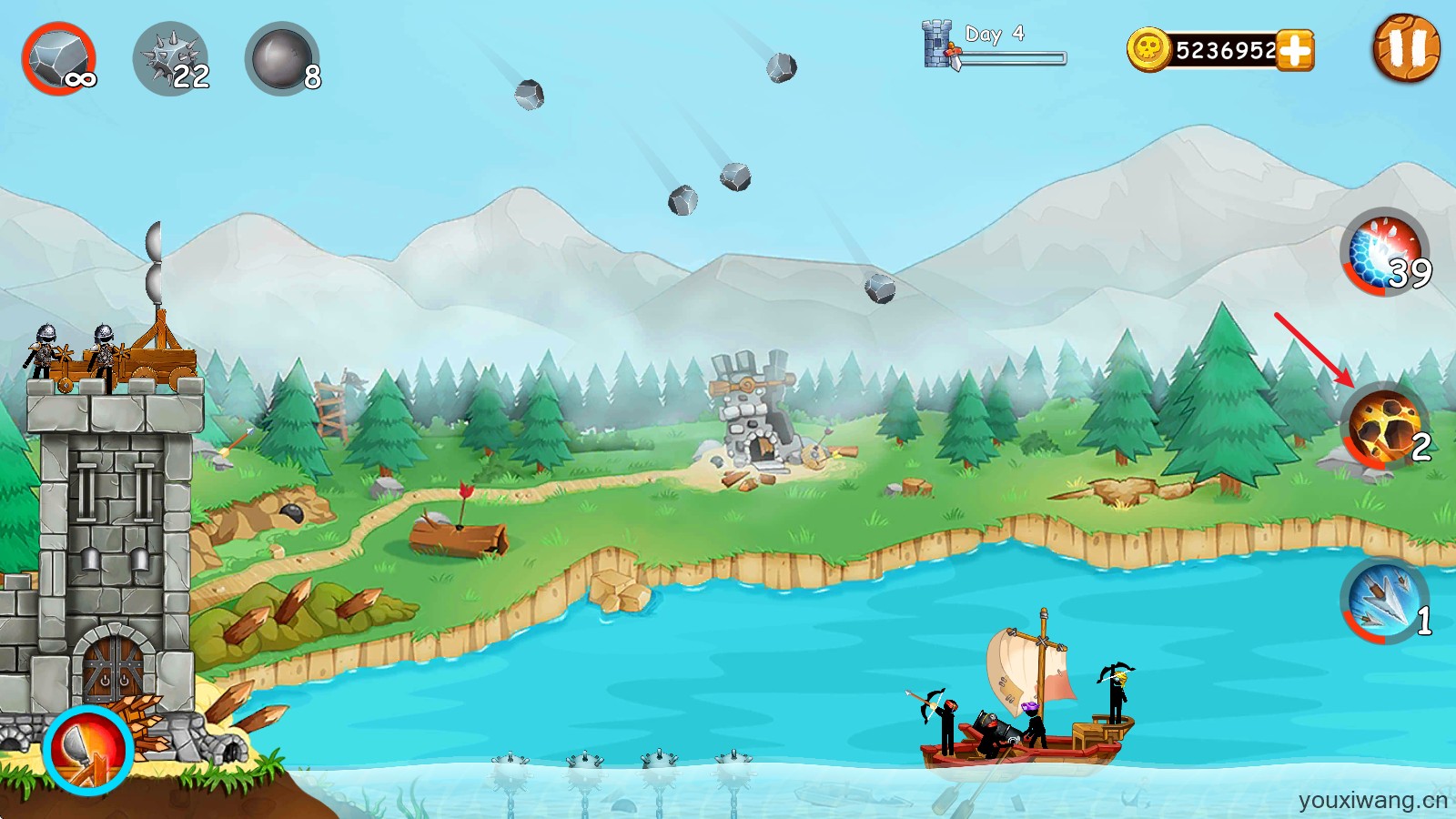The width and height of the screenshot is (1456, 819).
Task: Pause the game
Action: point(1406,48)
